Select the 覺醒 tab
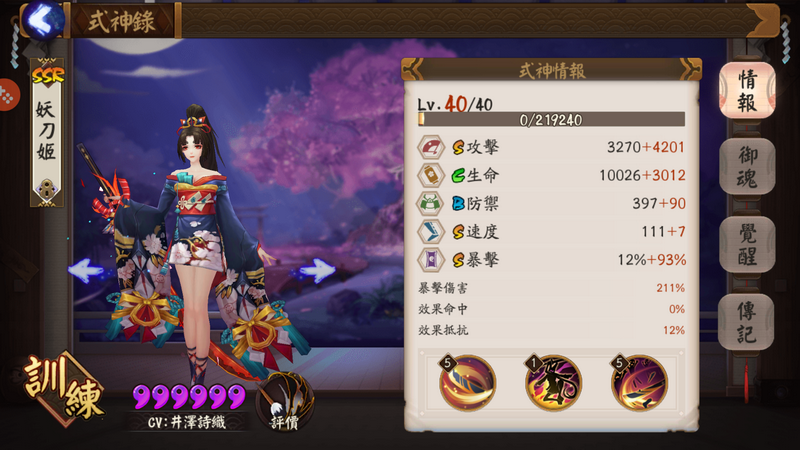Image resolution: width=800 pixels, height=450 pixels. click(746, 244)
